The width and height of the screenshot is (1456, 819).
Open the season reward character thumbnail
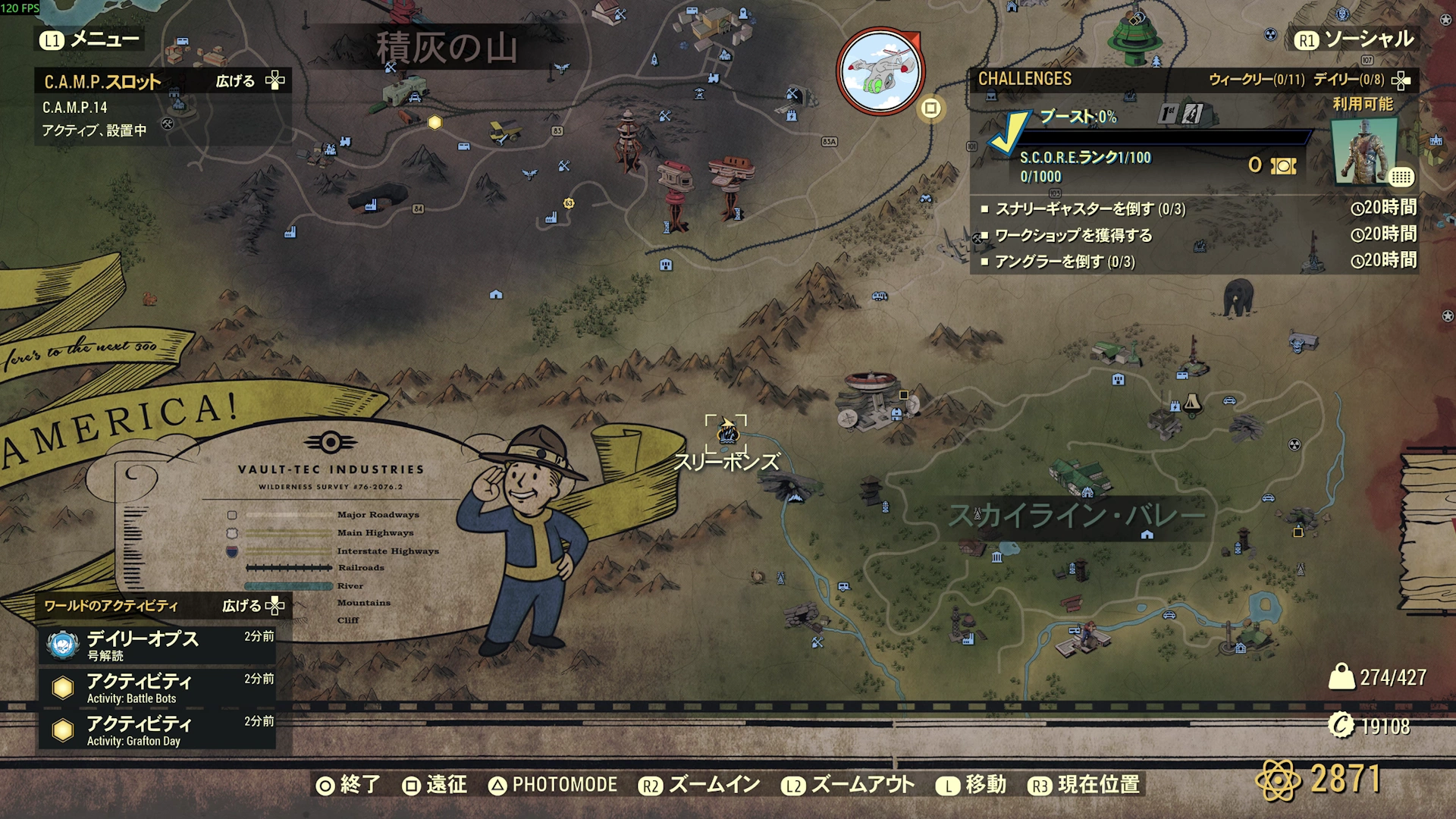pos(1365,152)
